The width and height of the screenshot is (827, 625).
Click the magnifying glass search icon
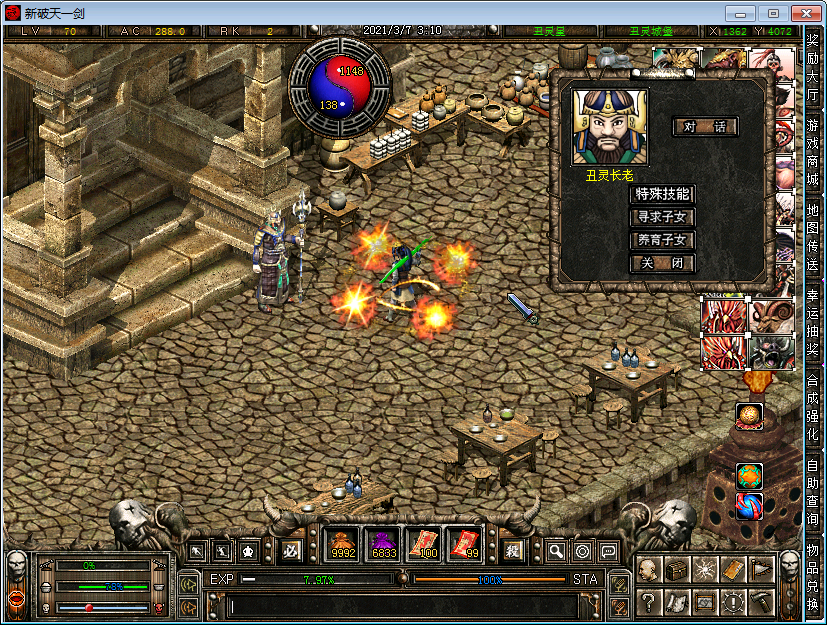[556, 551]
